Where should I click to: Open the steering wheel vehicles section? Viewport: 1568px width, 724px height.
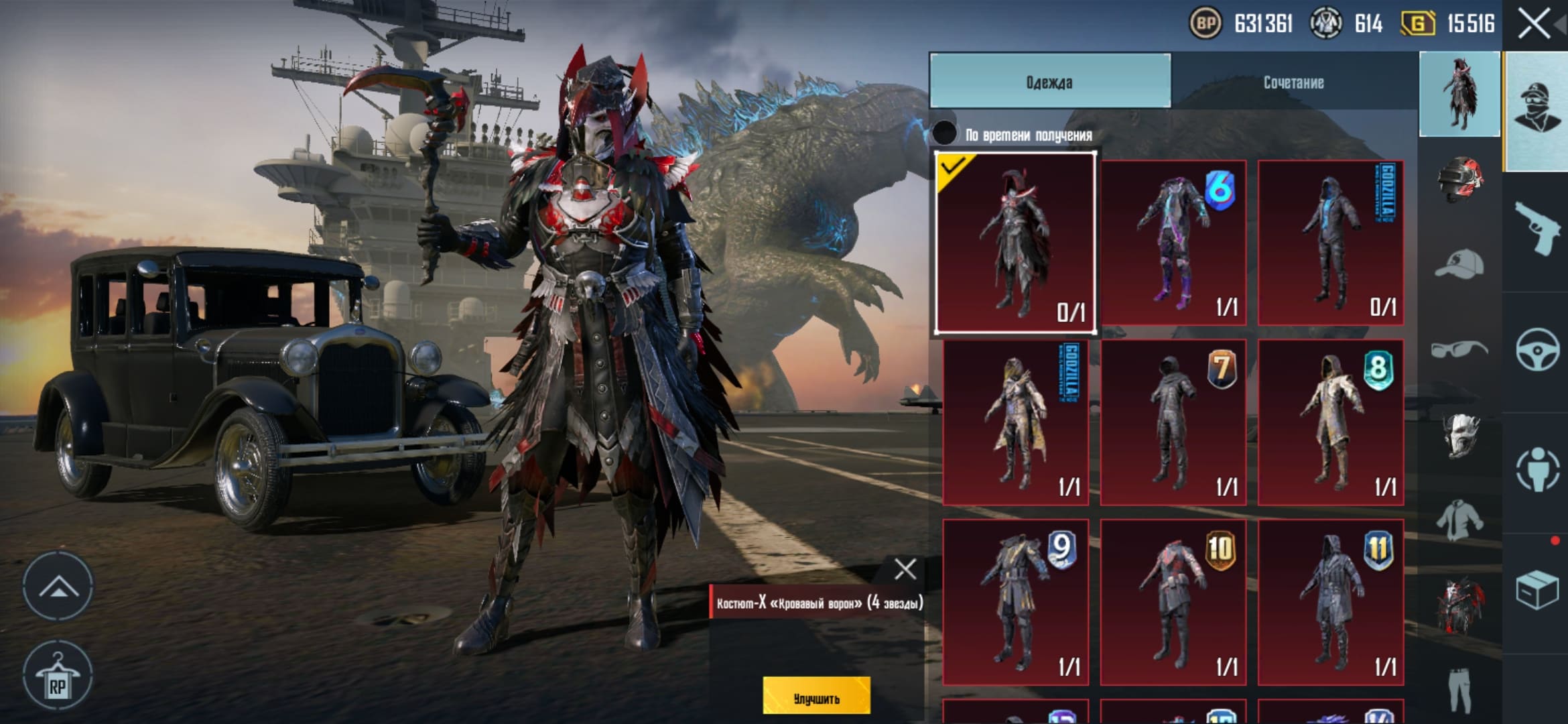coord(1536,350)
